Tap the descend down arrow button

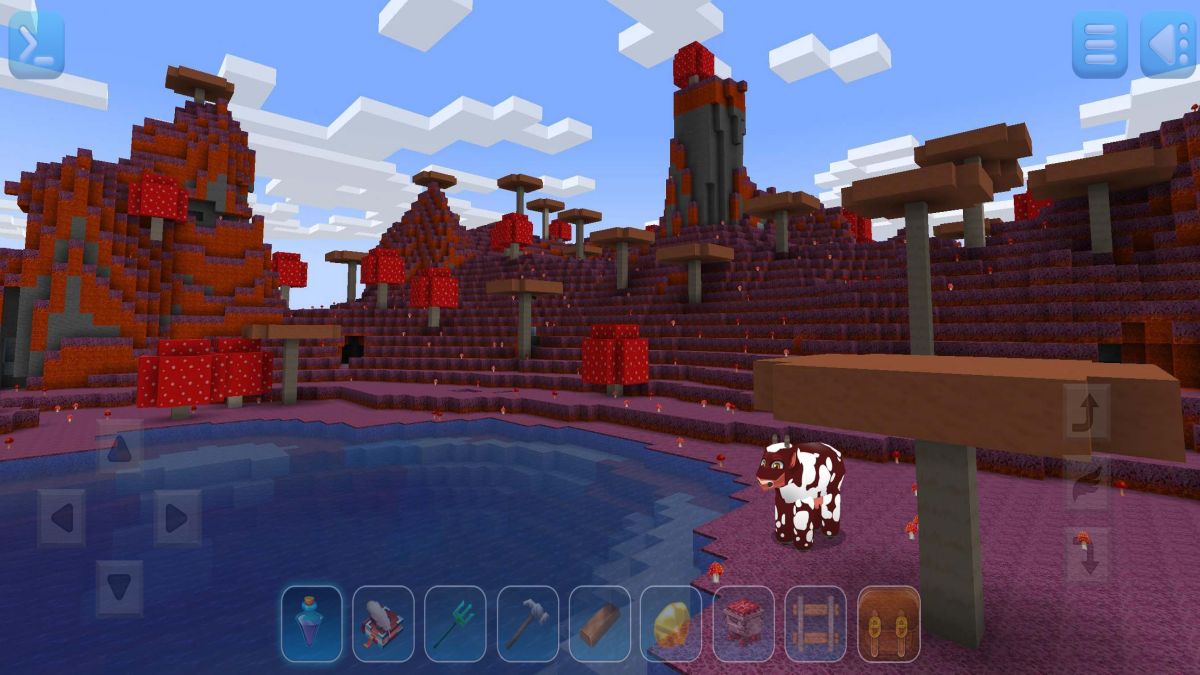[x=1086, y=555]
